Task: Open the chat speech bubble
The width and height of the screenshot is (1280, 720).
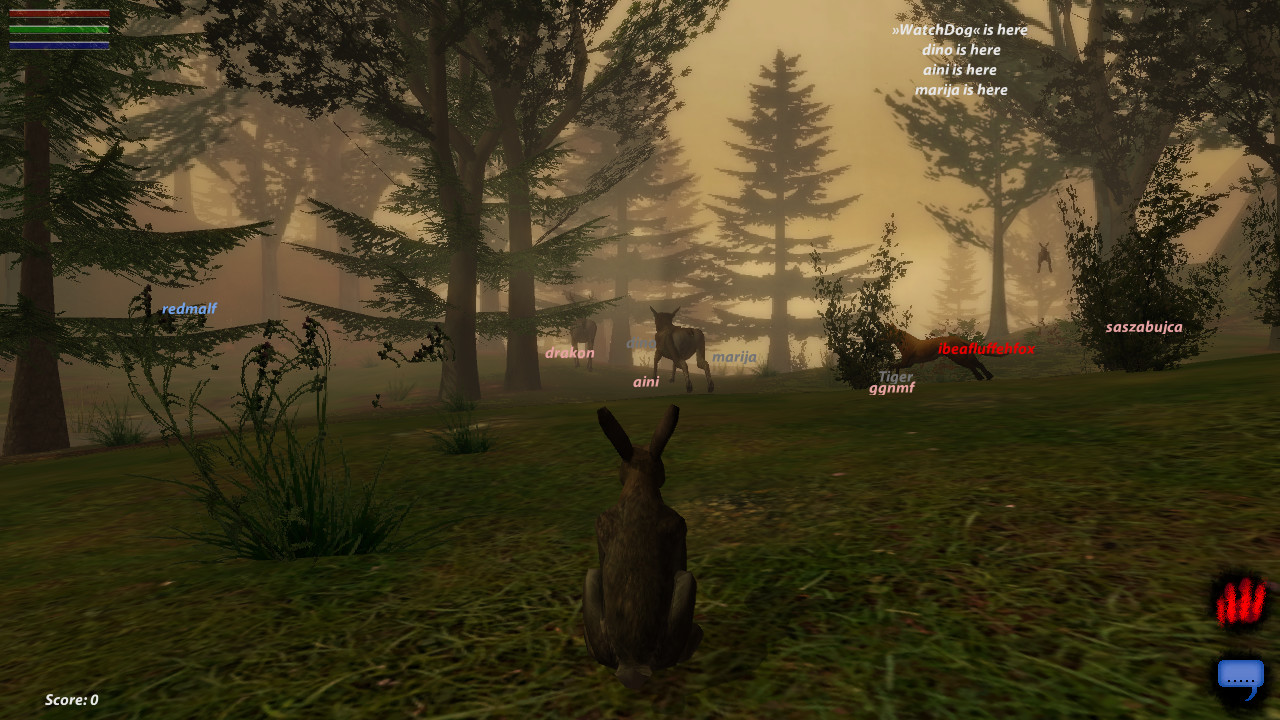Action: point(1240,678)
